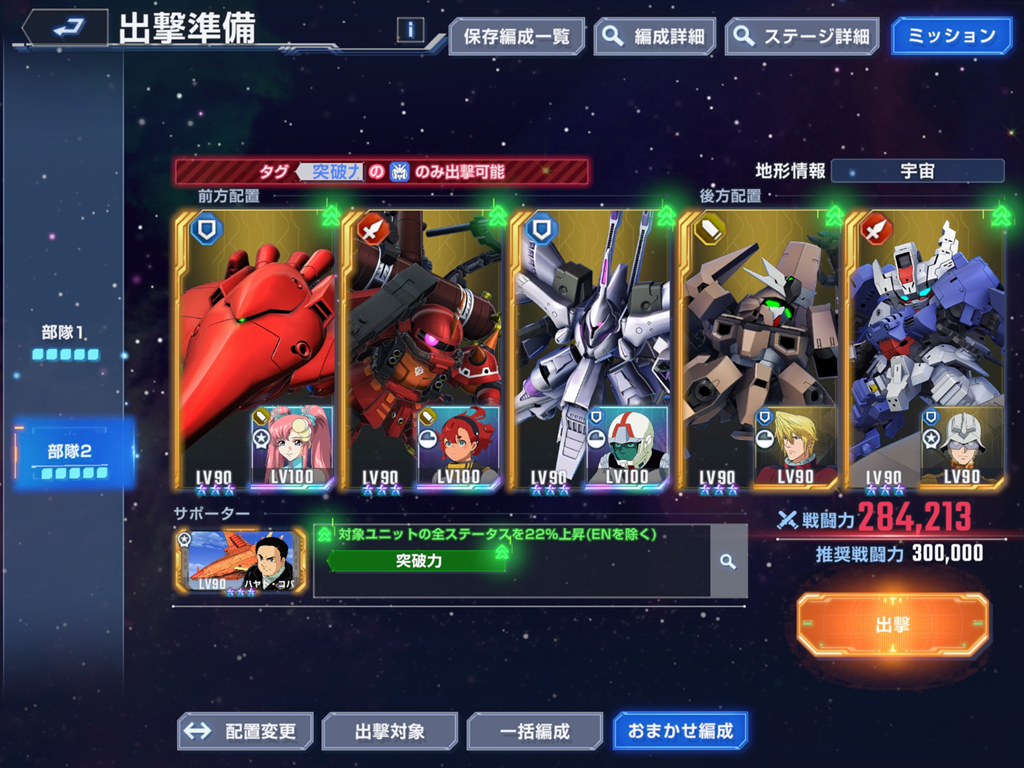Open 出撃対象 sortie targets
Image resolution: width=1024 pixels, height=768 pixels.
click(389, 731)
